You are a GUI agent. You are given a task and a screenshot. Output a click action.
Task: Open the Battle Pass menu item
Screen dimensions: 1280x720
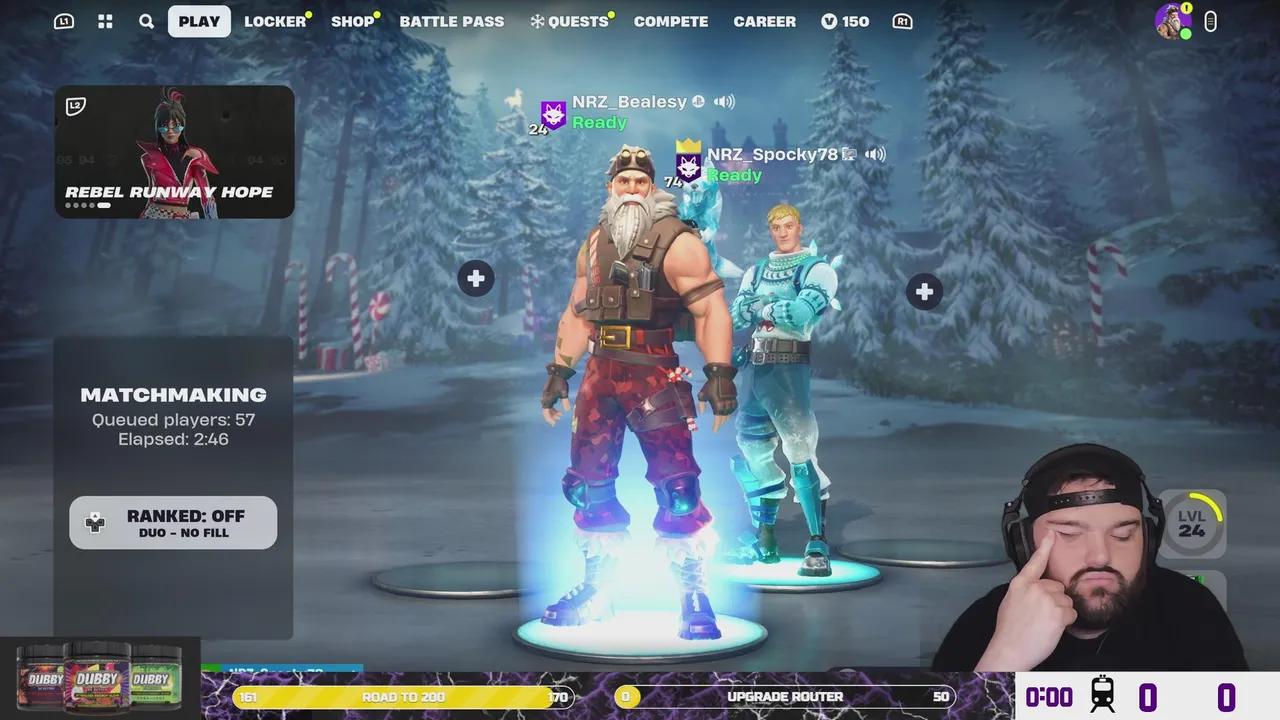[x=452, y=20]
